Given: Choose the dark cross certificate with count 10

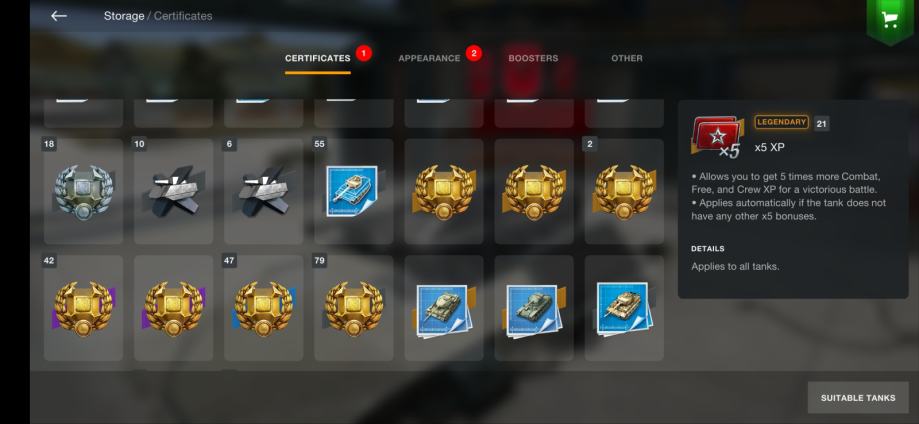Looking at the screenshot, I should point(172,191).
